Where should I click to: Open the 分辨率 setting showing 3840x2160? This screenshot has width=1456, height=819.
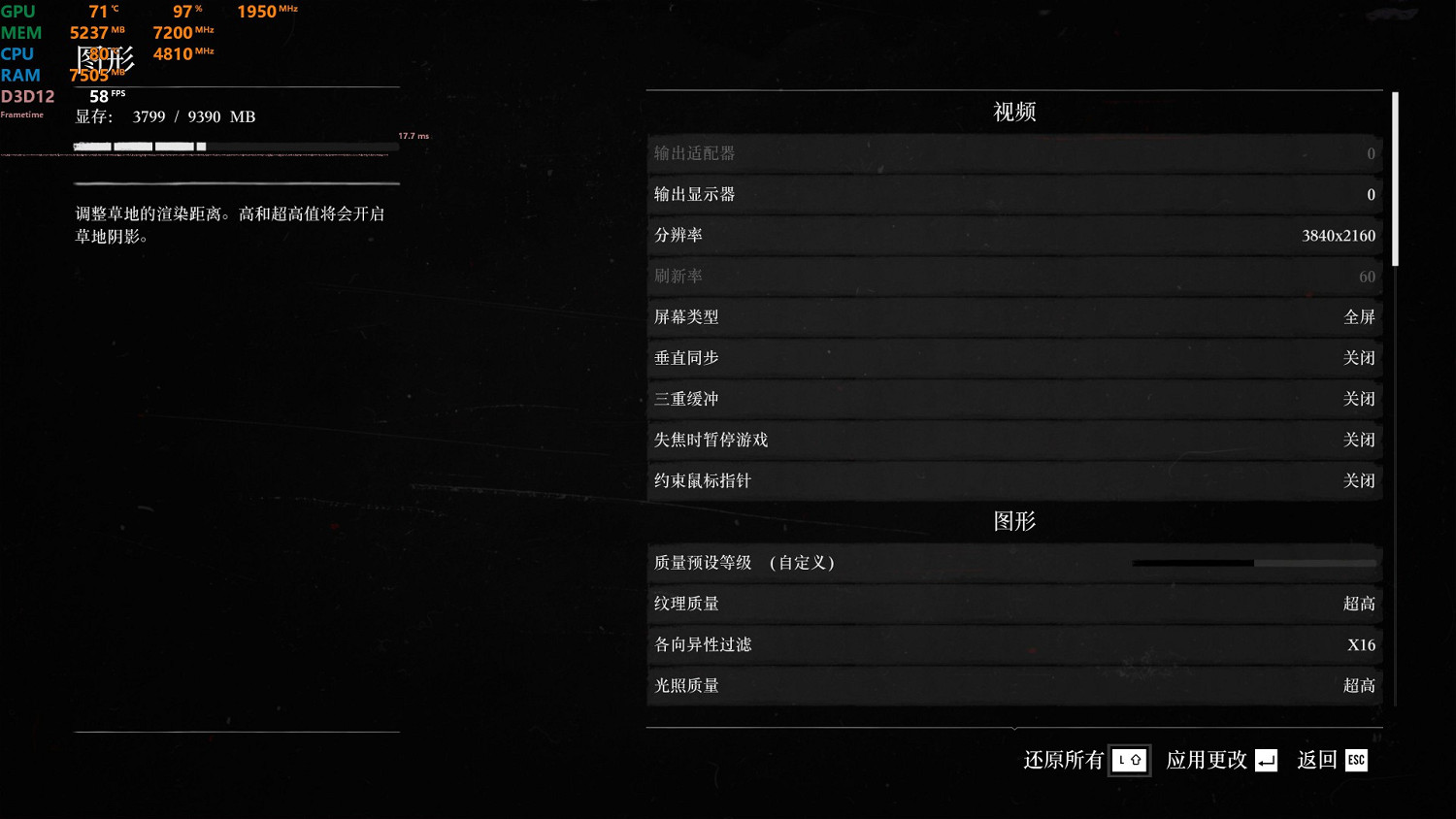tap(1014, 235)
